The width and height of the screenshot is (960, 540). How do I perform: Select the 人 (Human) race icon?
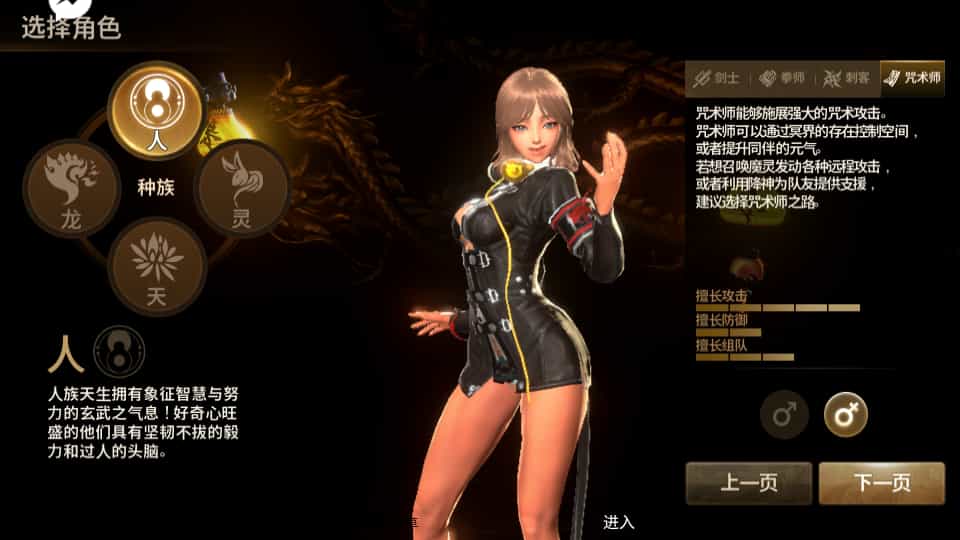click(x=156, y=110)
